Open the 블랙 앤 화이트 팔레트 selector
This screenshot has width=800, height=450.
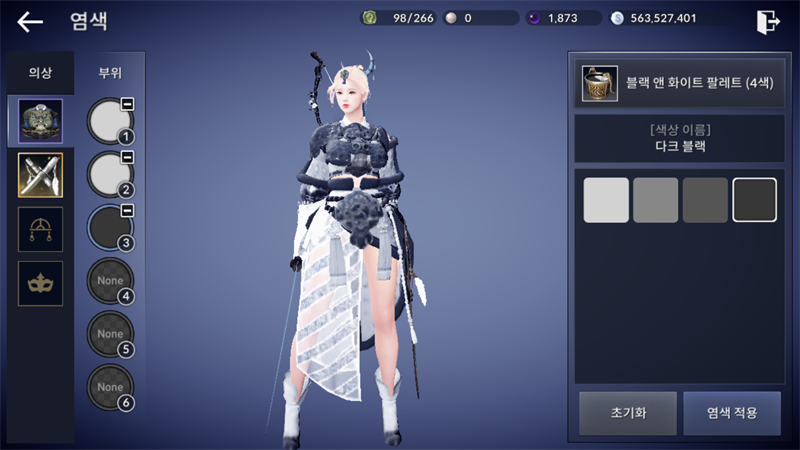[677, 84]
